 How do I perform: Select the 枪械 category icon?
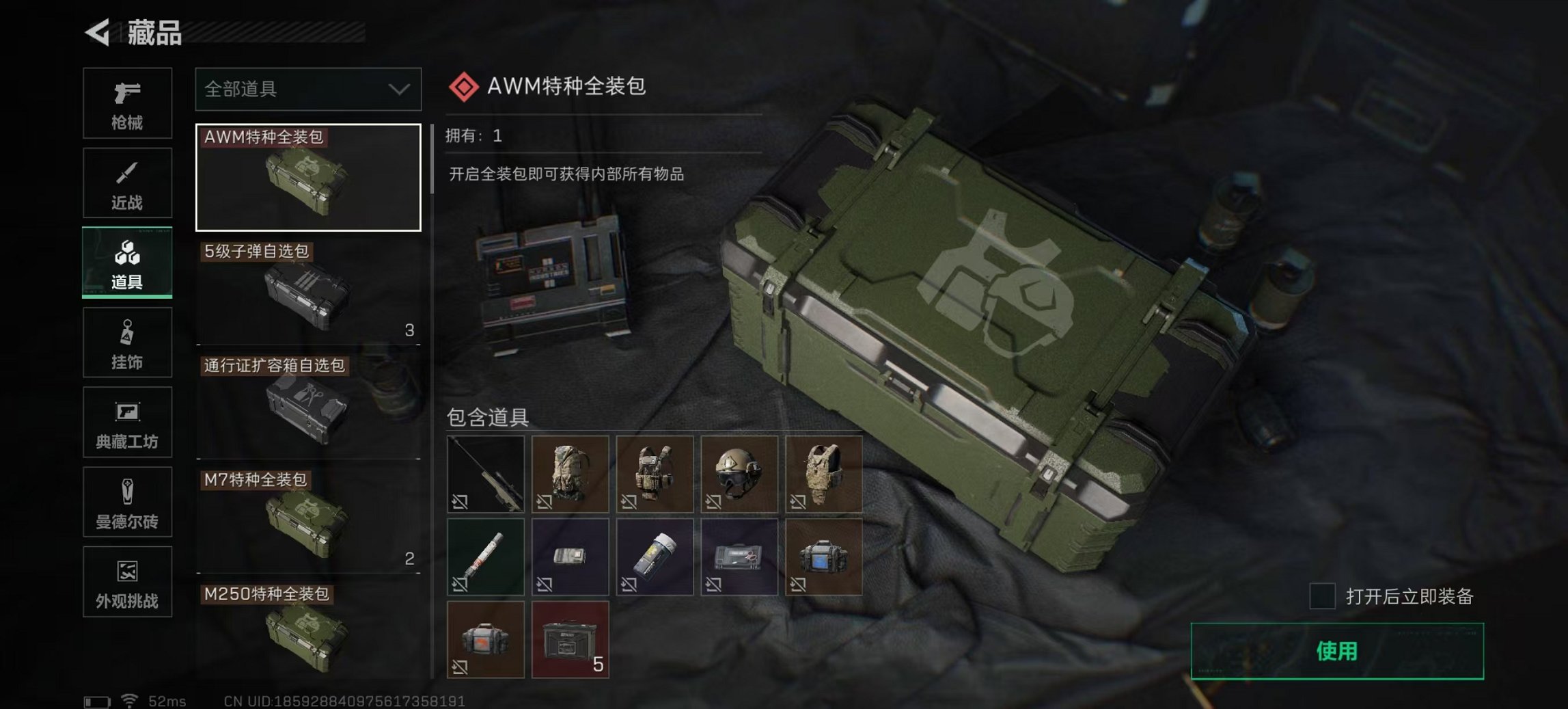[127, 103]
